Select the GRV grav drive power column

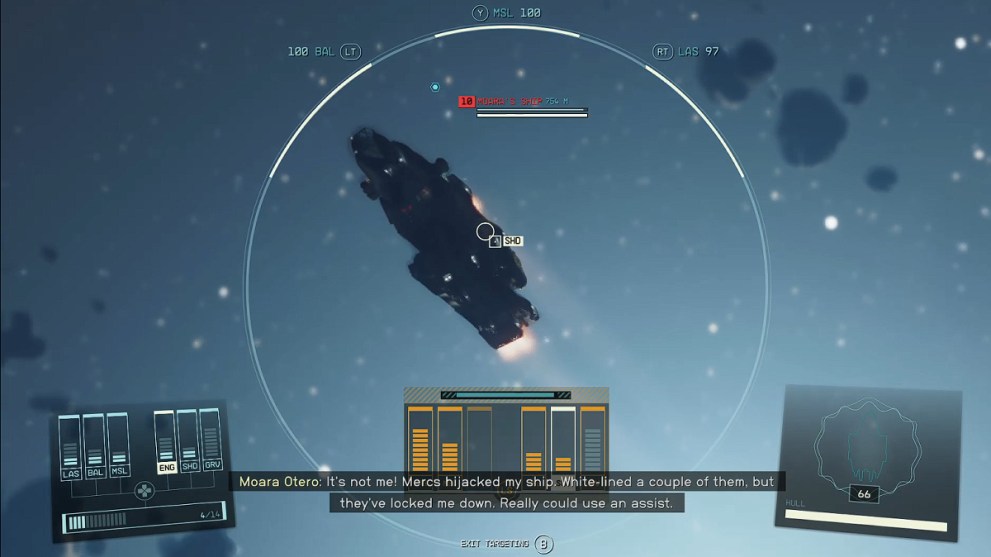(210, 441)
